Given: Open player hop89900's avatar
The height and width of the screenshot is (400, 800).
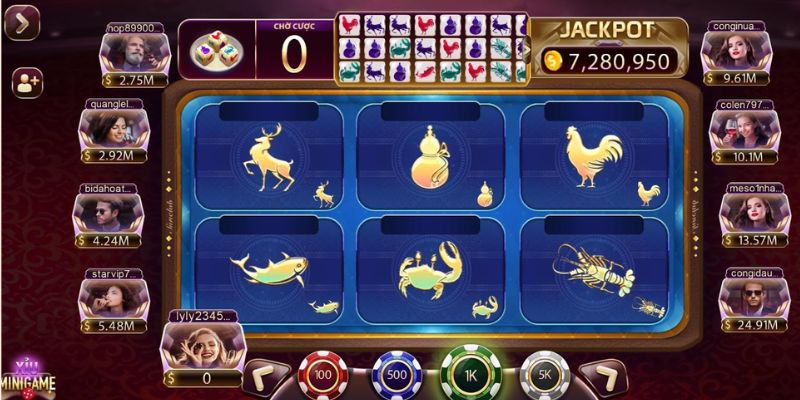Looking at the screenshot, I should click(x=127, y=50).
